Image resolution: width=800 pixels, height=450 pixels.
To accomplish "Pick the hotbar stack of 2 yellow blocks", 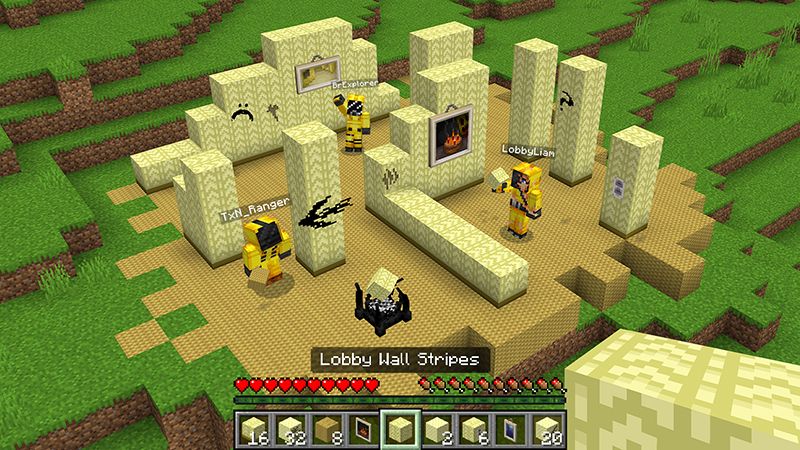I will coord(436,430).
